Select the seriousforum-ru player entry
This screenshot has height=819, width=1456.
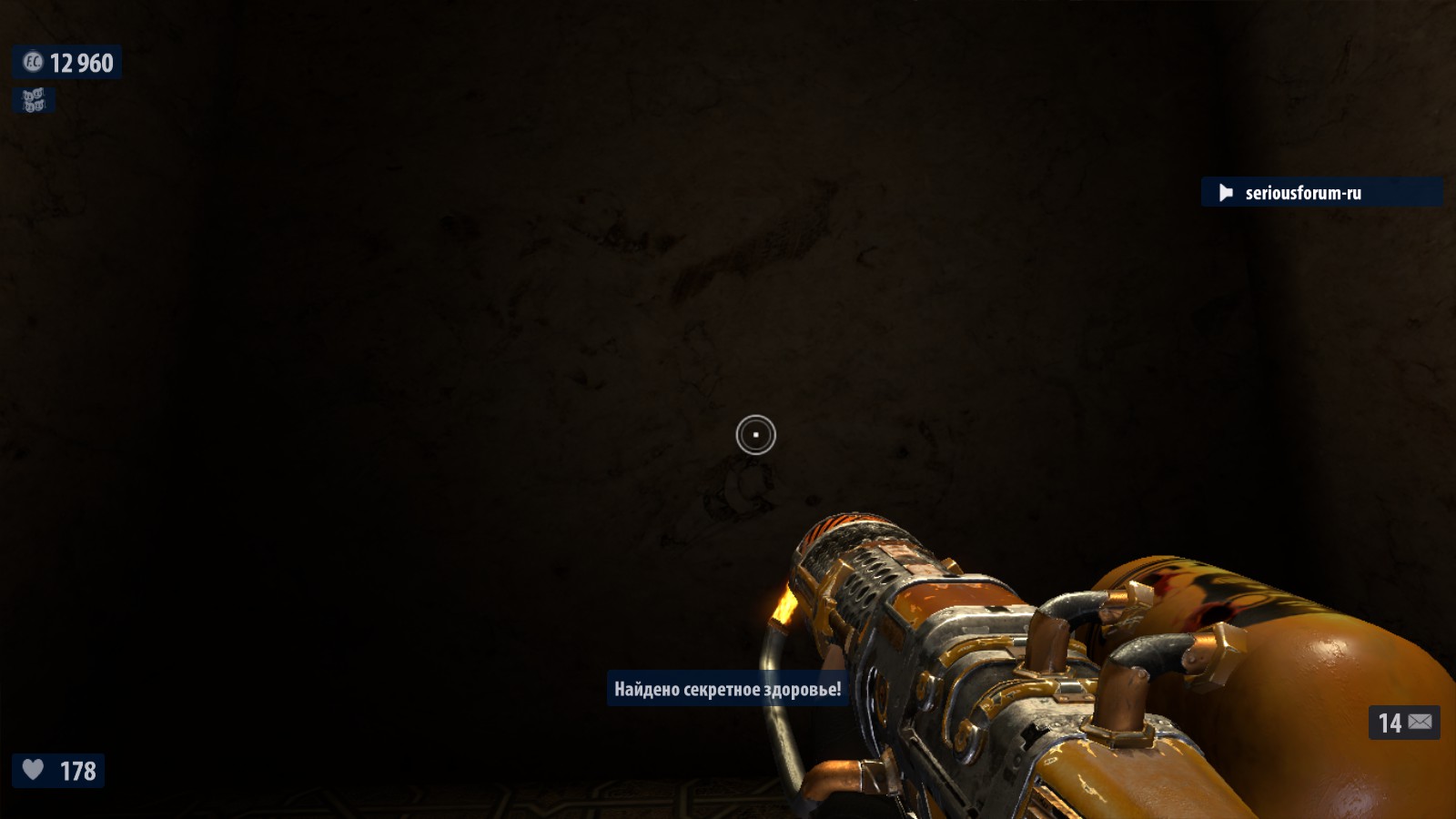1302,193
